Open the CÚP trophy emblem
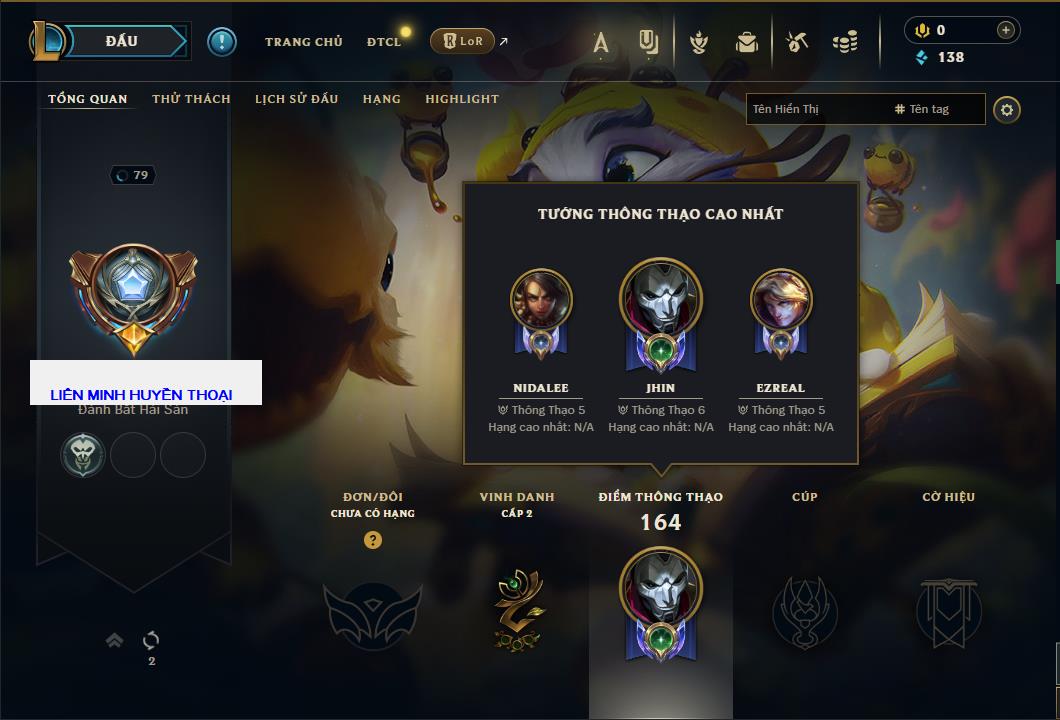This screenshot has height=720, width=1060. click(804, 610)
